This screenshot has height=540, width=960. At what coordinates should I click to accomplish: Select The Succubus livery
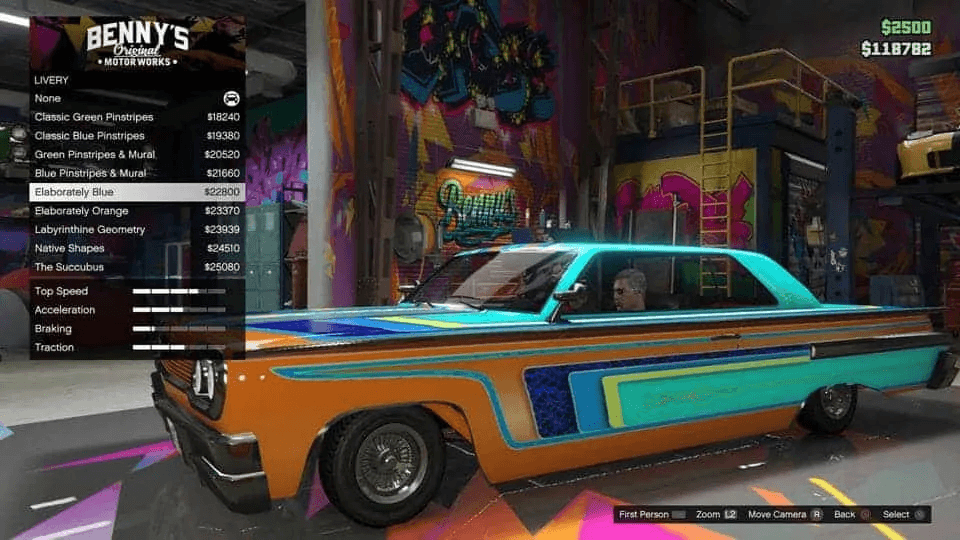[137, 267]
